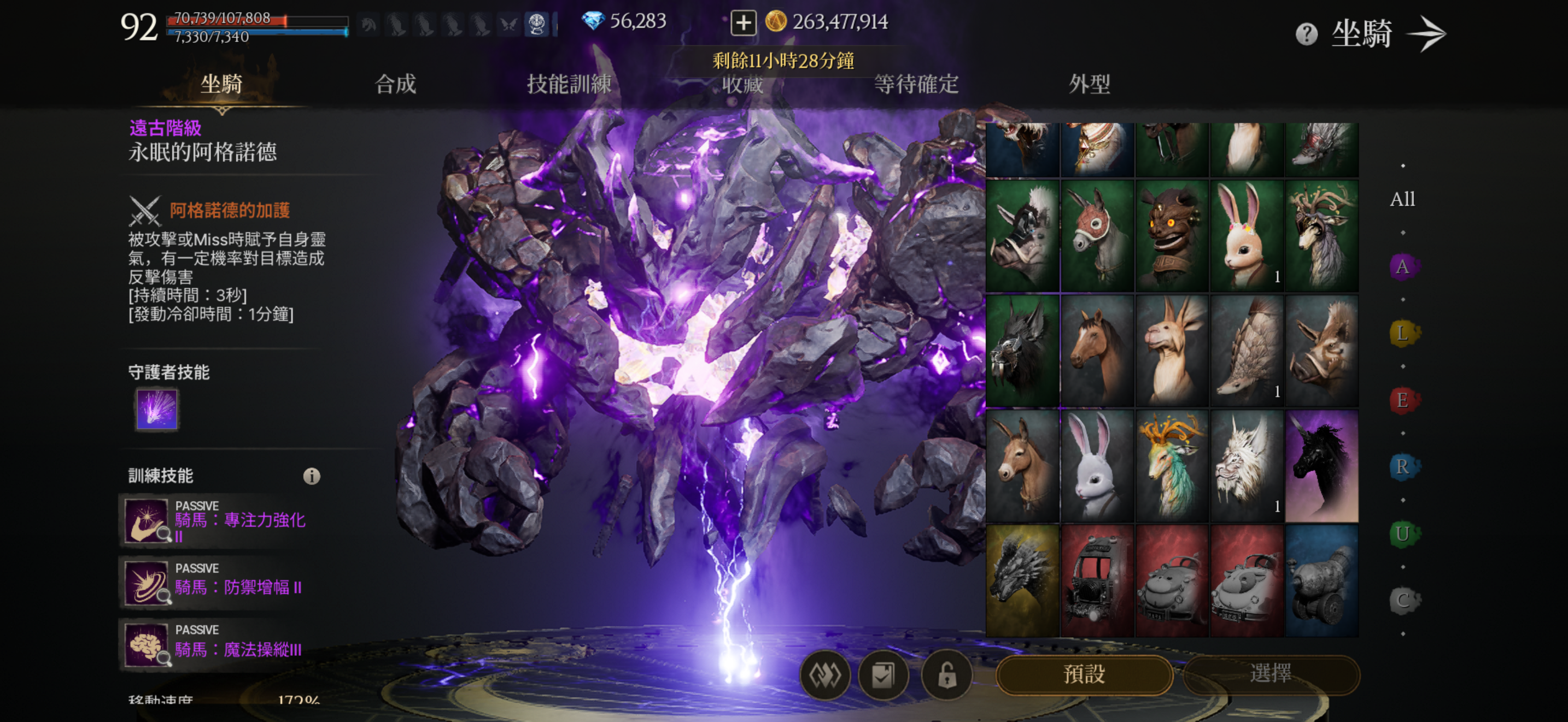1568x722 pixels.
Task: Open the 訓練技能 info icon
Action: [312, 476]
